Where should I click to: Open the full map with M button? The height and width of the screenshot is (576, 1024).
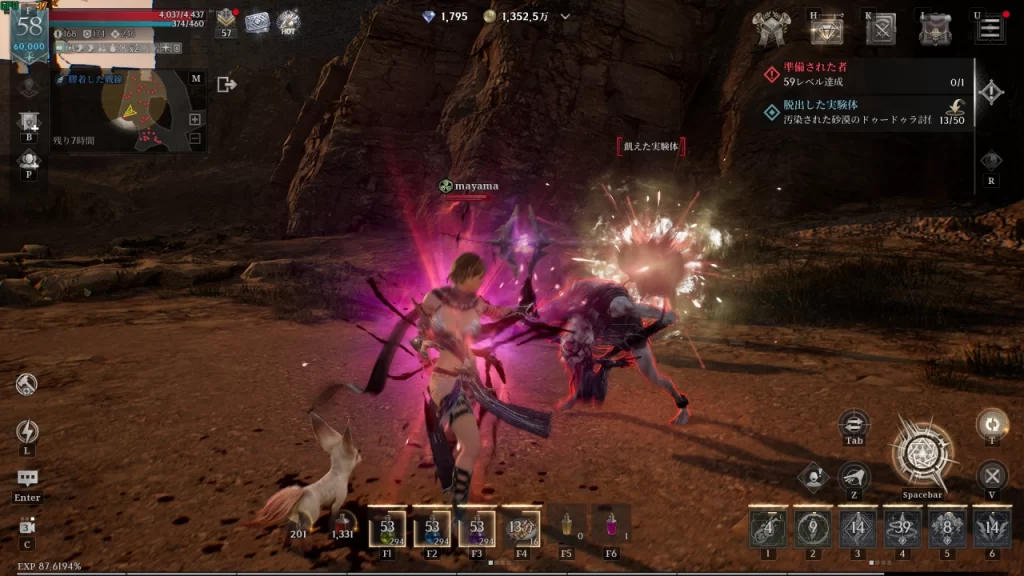(195, 78)
